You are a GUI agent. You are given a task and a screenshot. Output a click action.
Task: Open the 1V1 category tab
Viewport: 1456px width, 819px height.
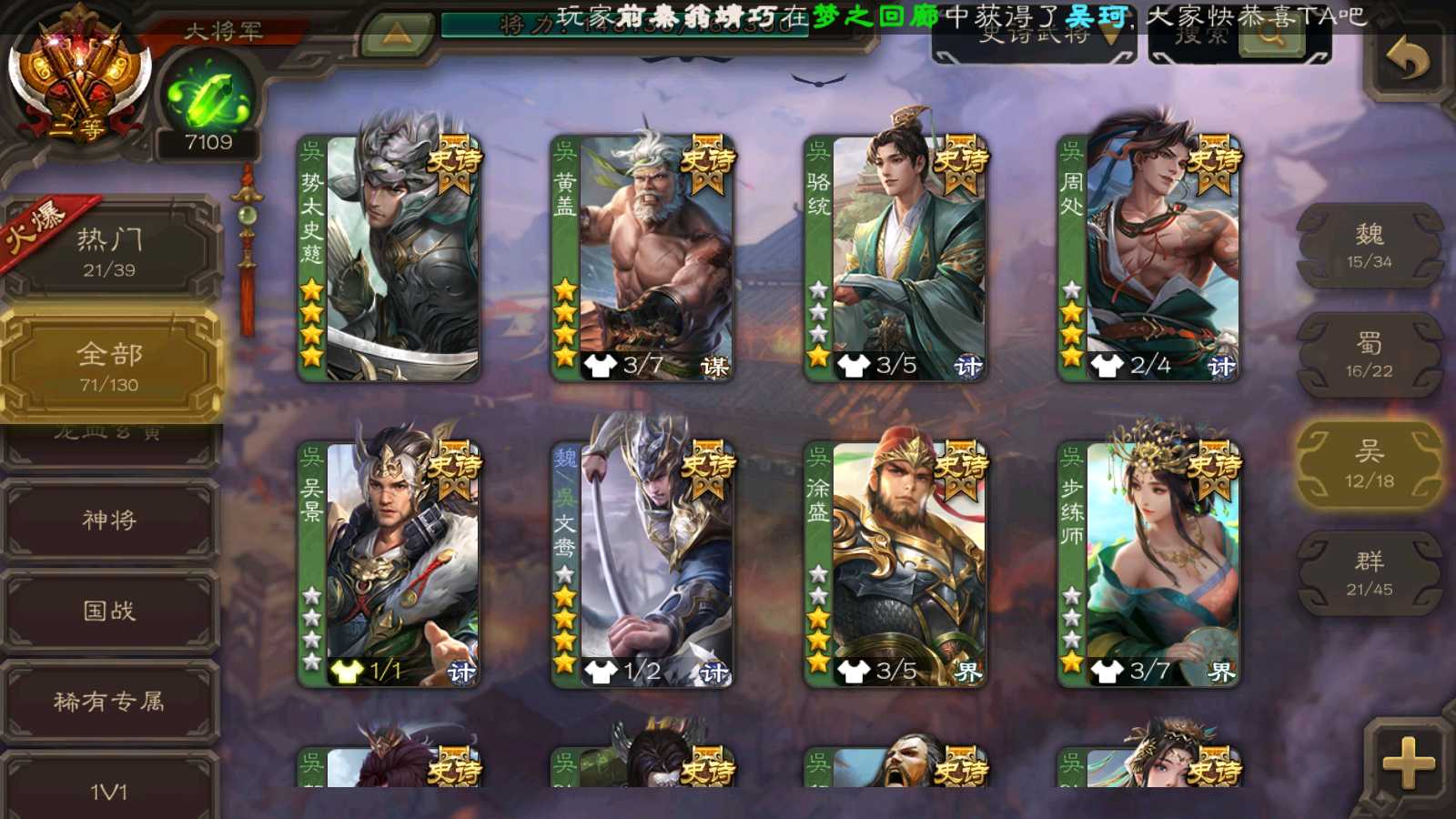(x=109, y=790)
